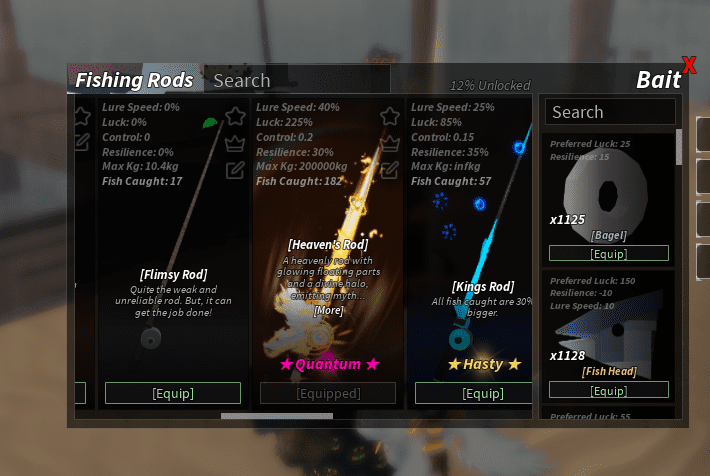Equip the Kings Rod
Image resolution: width=710 pixels, height=476 pixels.
click(483, 393)
